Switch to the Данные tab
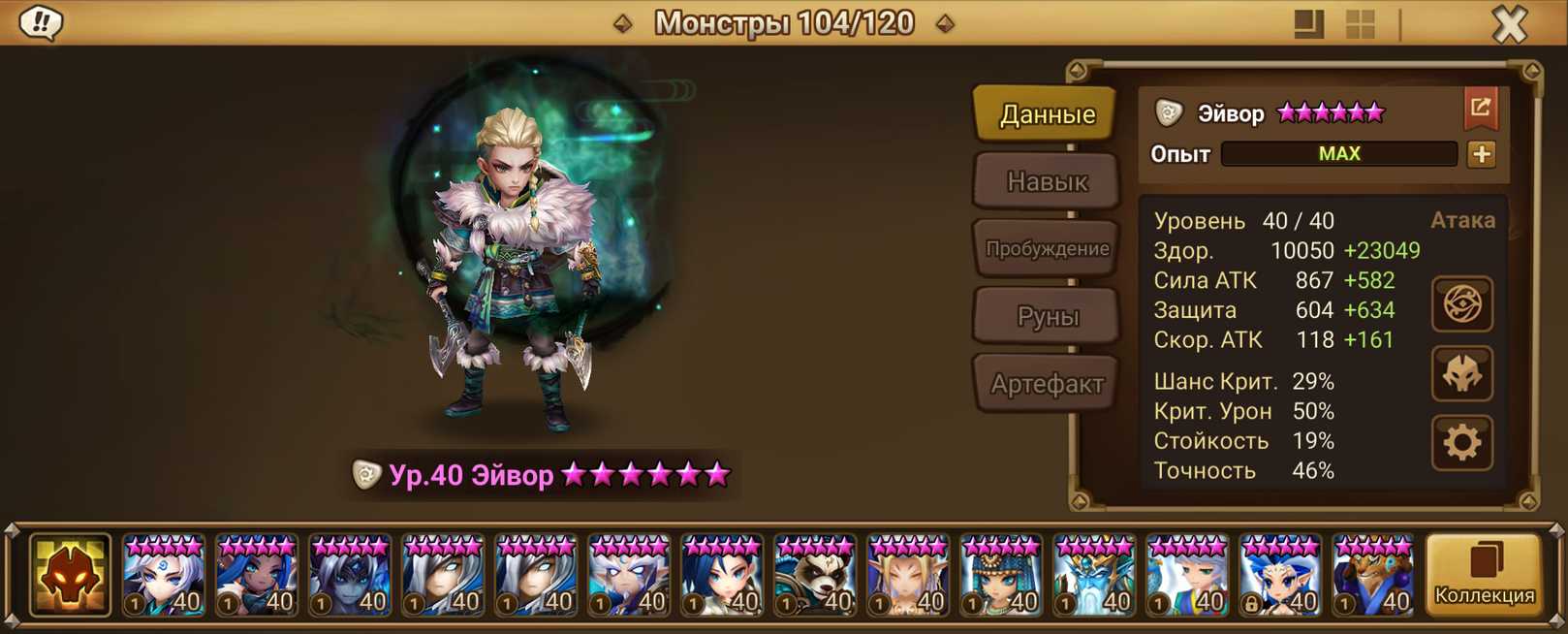The width and height of the screenshot is (1568, 634). coord(1047,114)
